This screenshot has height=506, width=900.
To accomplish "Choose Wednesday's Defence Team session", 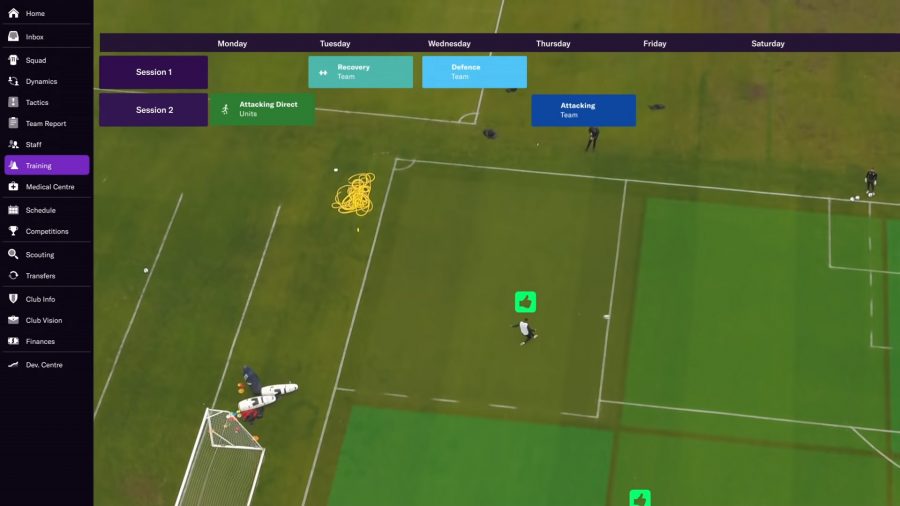I will click(474, 72).
